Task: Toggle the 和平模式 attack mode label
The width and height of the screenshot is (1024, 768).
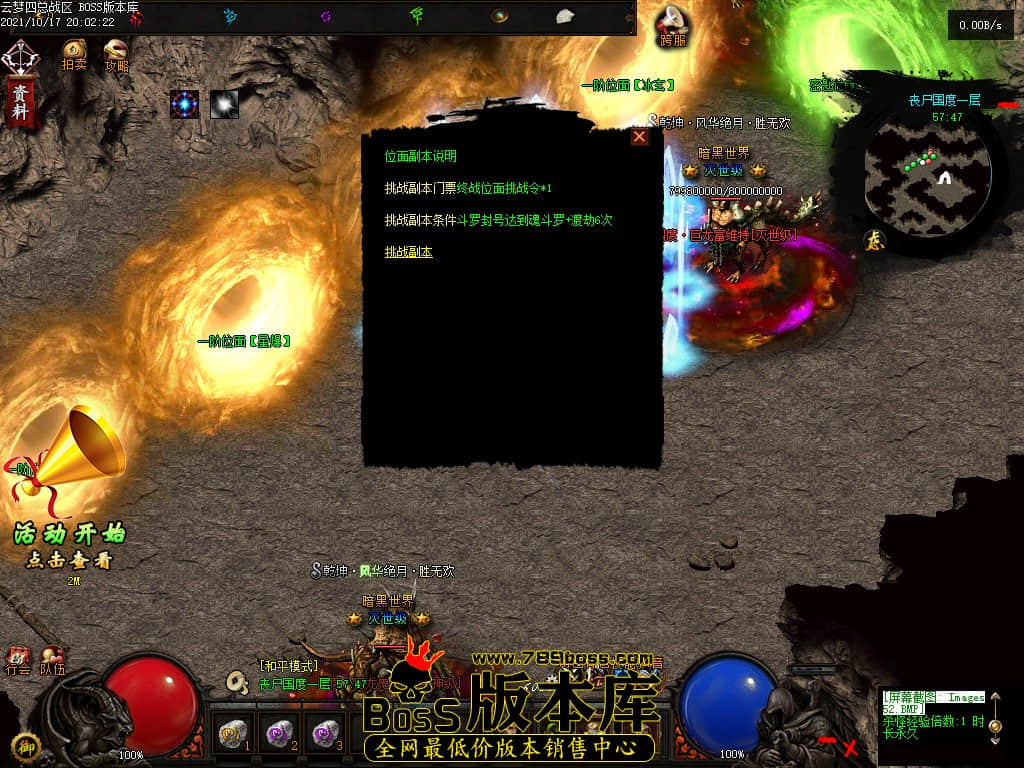Action: (288, 666)
